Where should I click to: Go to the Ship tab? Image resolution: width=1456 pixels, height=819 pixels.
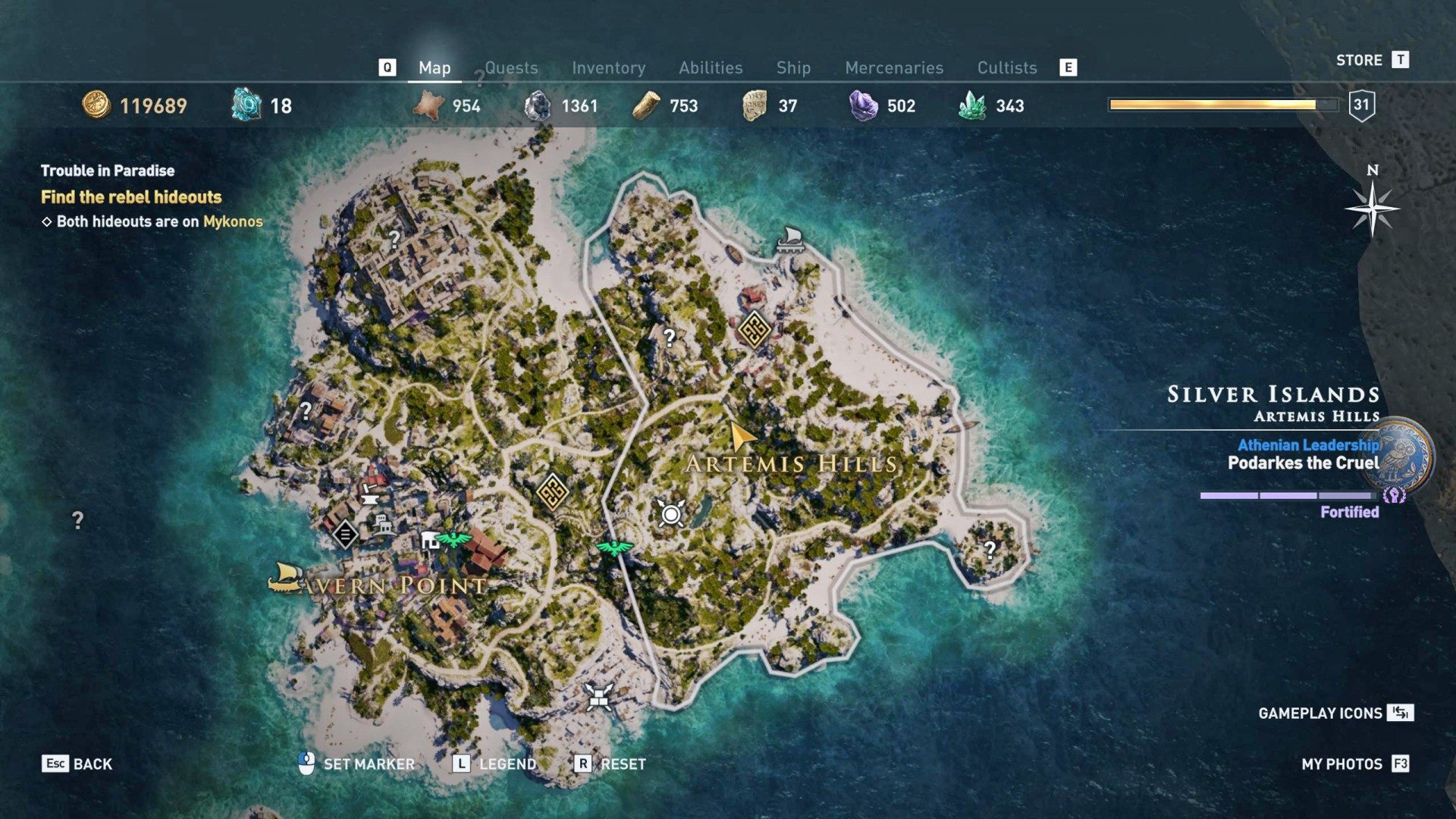point(793,68)
